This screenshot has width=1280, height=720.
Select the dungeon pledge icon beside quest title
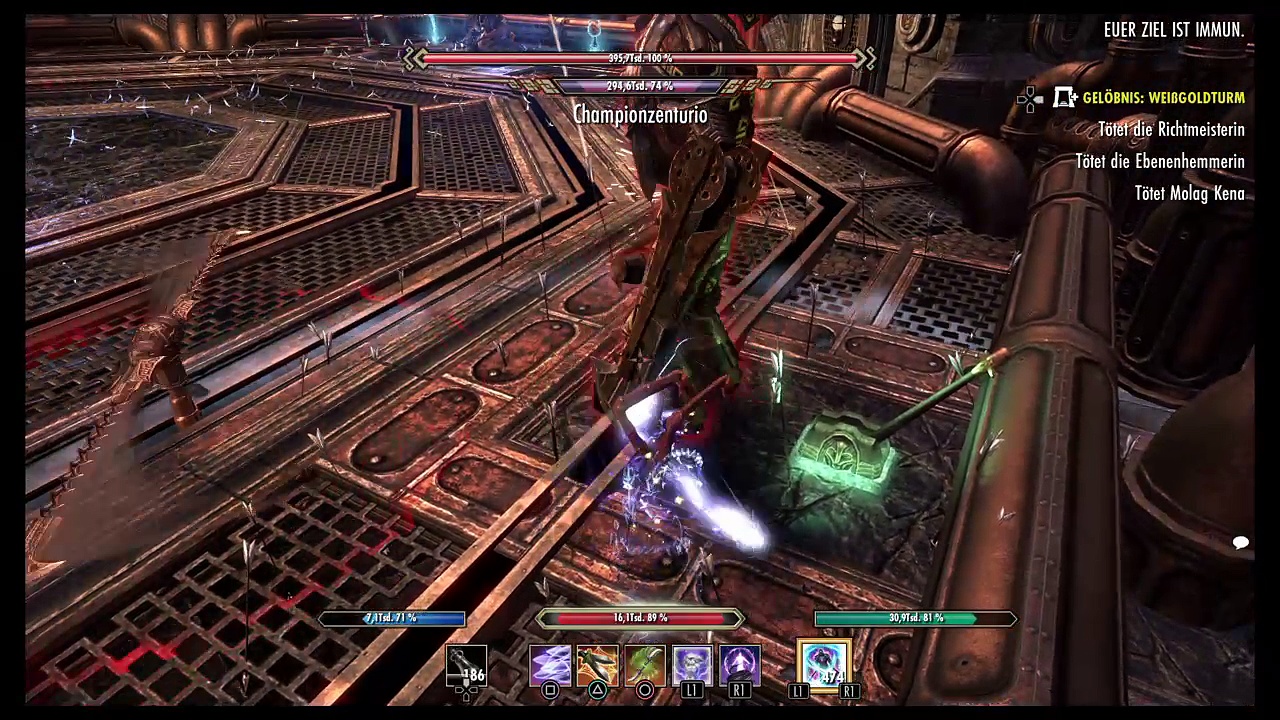[1066, 98]
